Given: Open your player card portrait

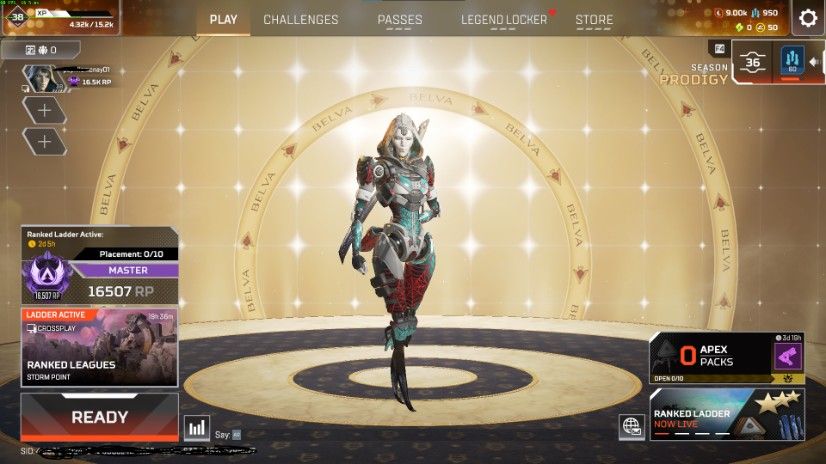Looking at the screenshot, I should pyautogui.click(x=37, y=78).
